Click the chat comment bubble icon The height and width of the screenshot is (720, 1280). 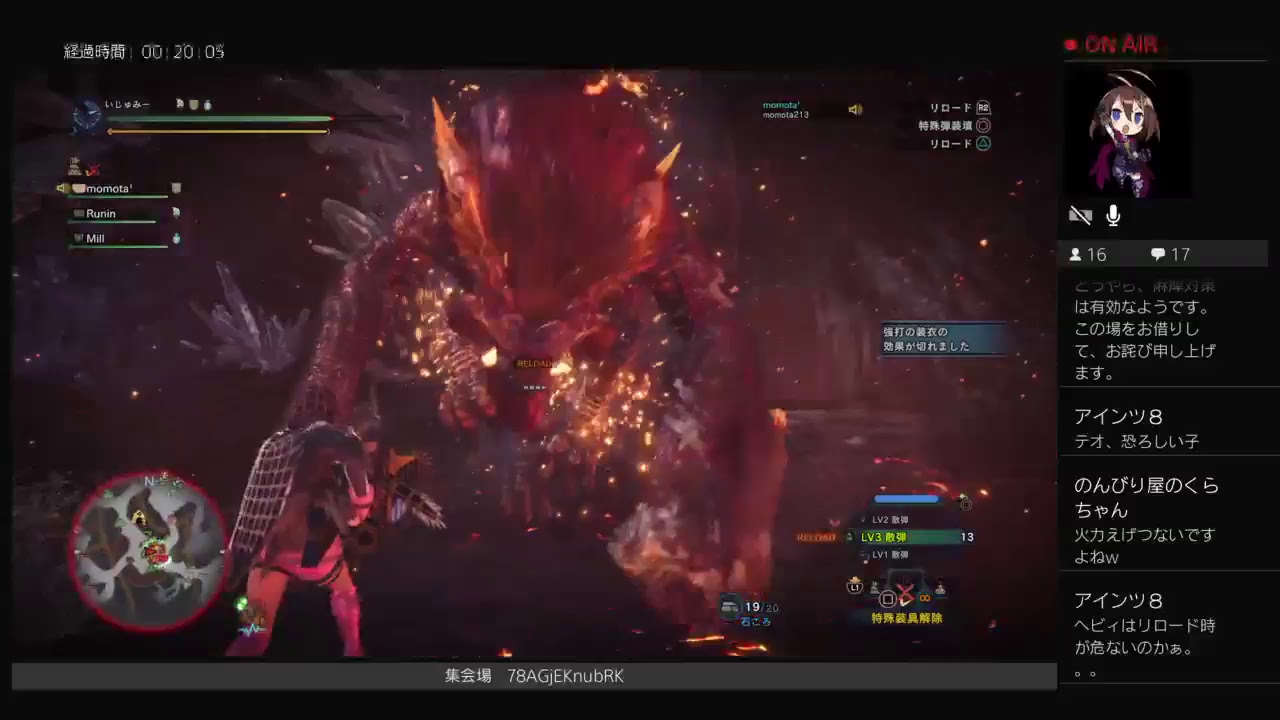(x=1158, y=253)
